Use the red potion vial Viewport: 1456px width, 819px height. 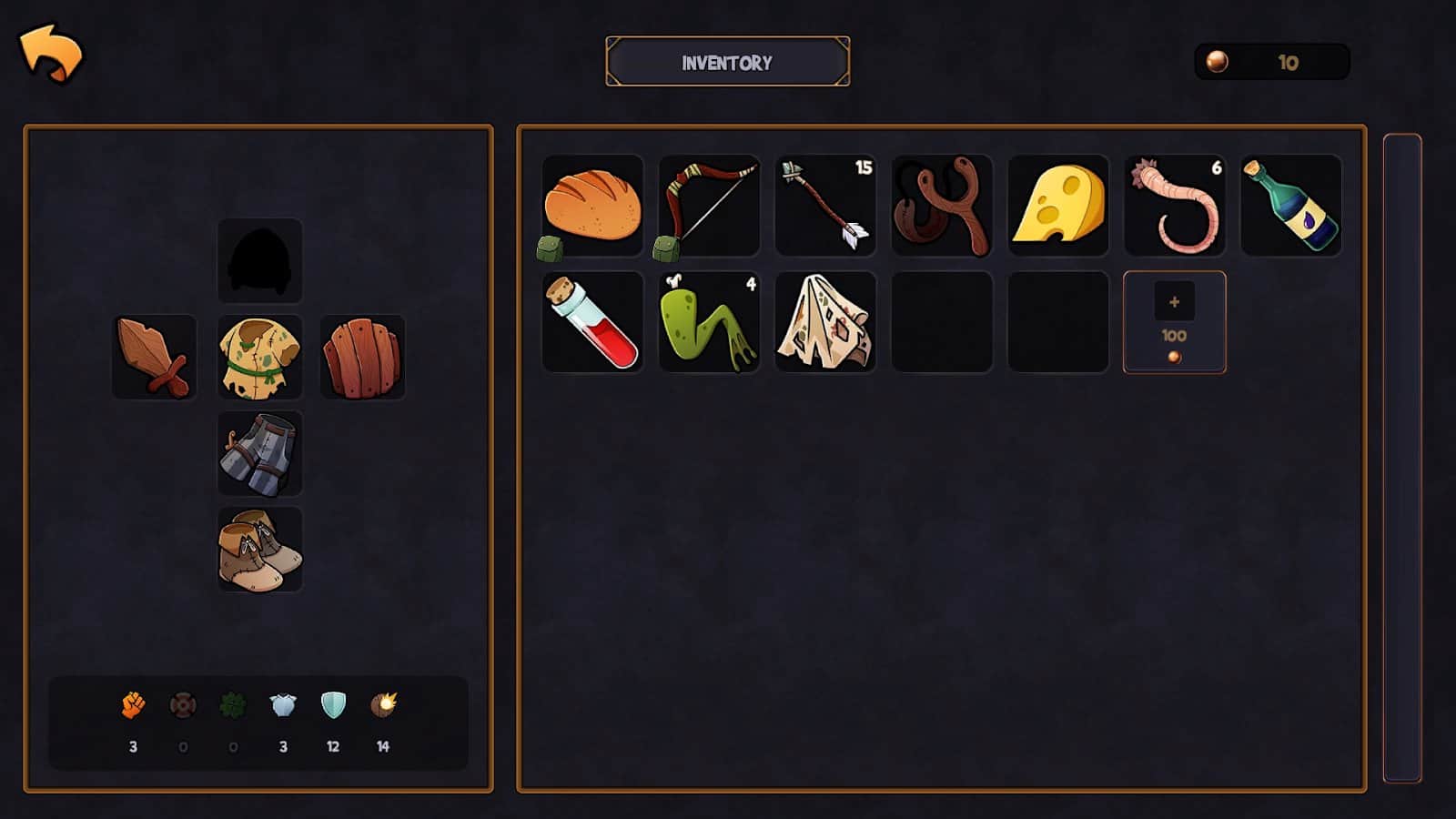[x=592, y=322]
